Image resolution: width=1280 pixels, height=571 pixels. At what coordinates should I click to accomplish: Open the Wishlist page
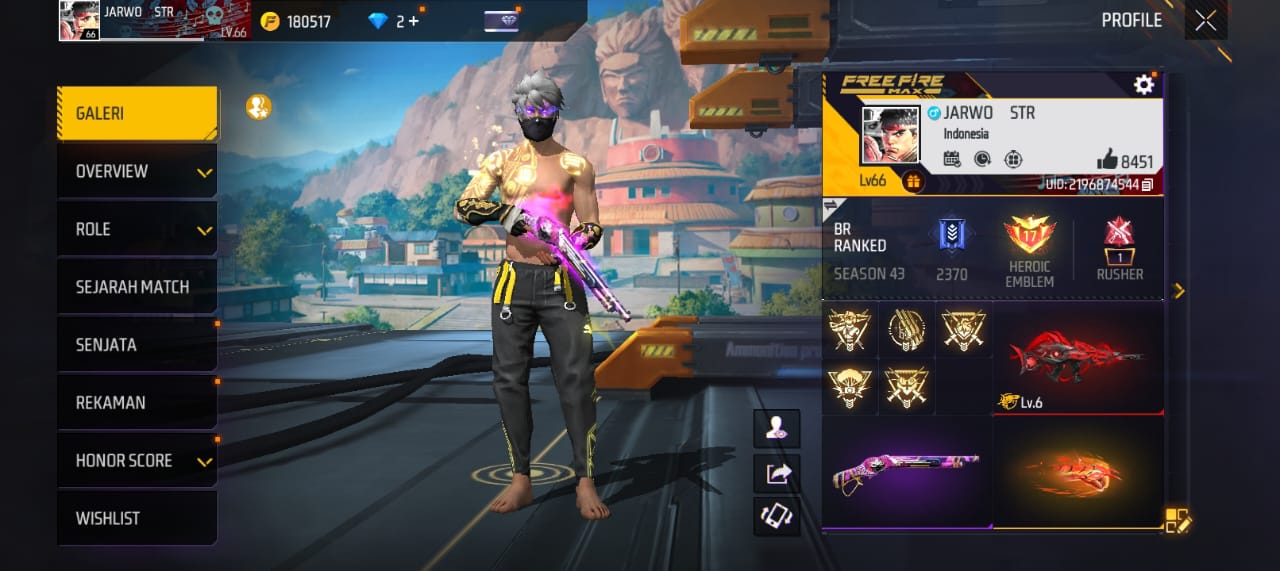pyautogui.click(x=137, y=519)
